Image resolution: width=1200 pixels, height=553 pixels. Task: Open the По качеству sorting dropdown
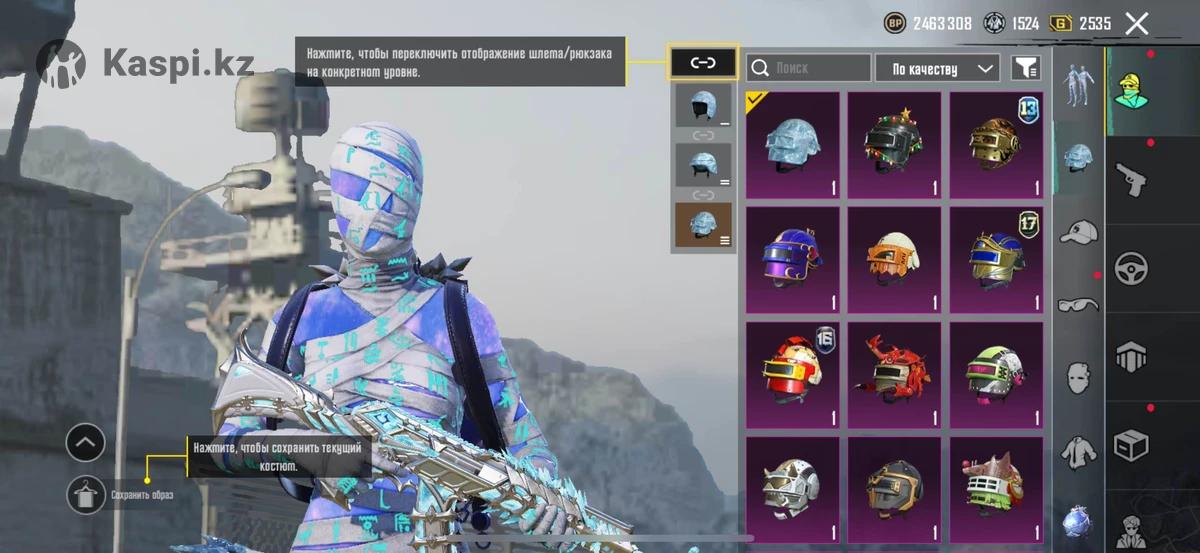(937, 68)
